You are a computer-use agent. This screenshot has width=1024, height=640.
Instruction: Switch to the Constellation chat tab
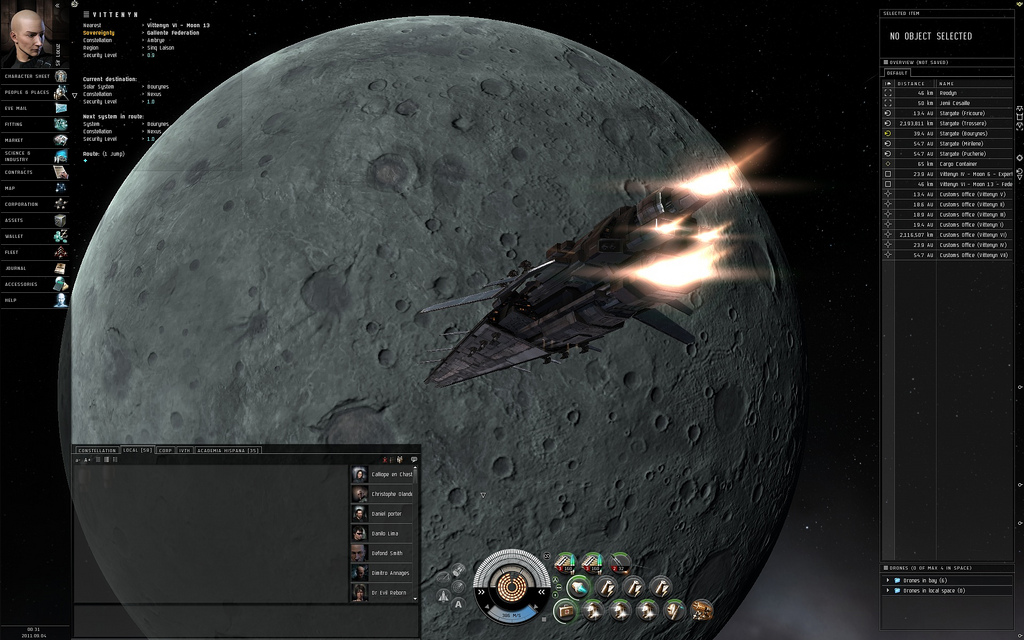point(97,450)
